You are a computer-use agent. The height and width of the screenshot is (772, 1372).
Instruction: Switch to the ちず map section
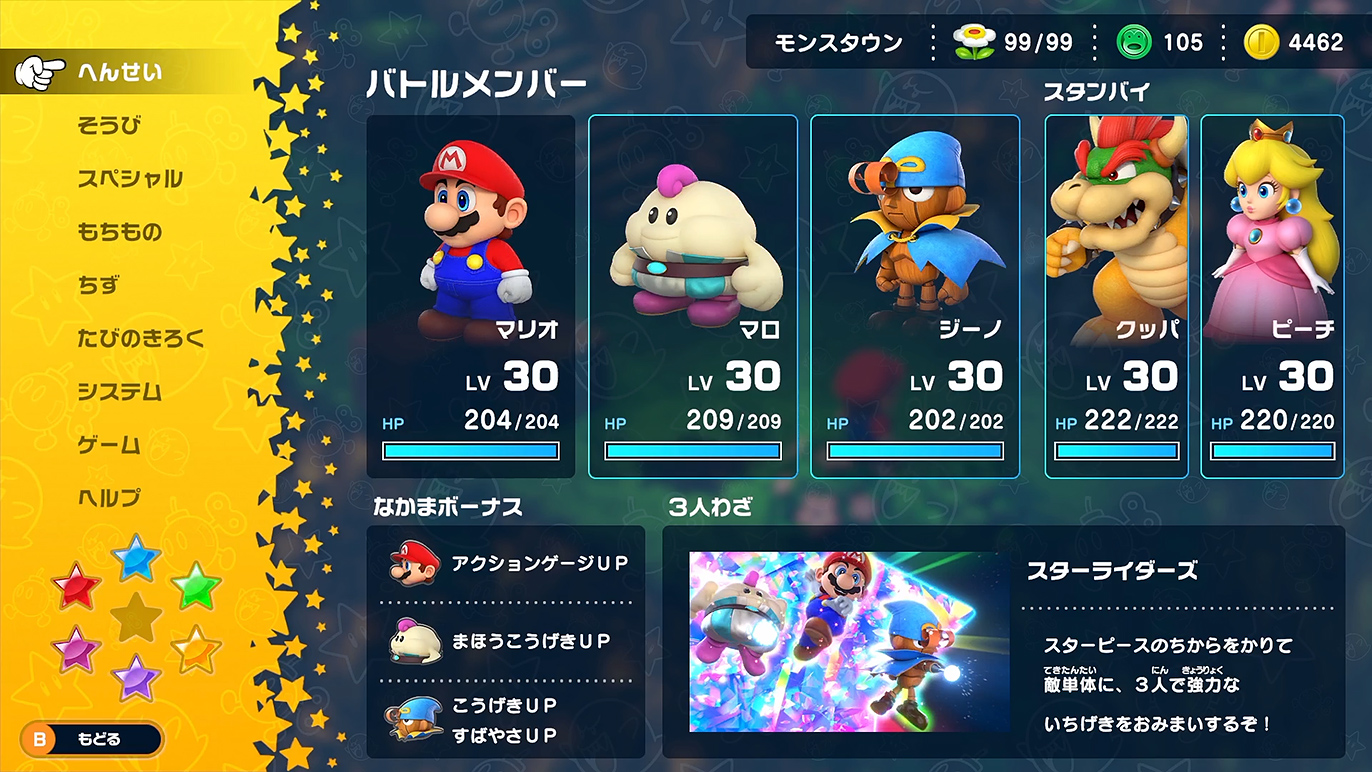[x=96, y=286]
